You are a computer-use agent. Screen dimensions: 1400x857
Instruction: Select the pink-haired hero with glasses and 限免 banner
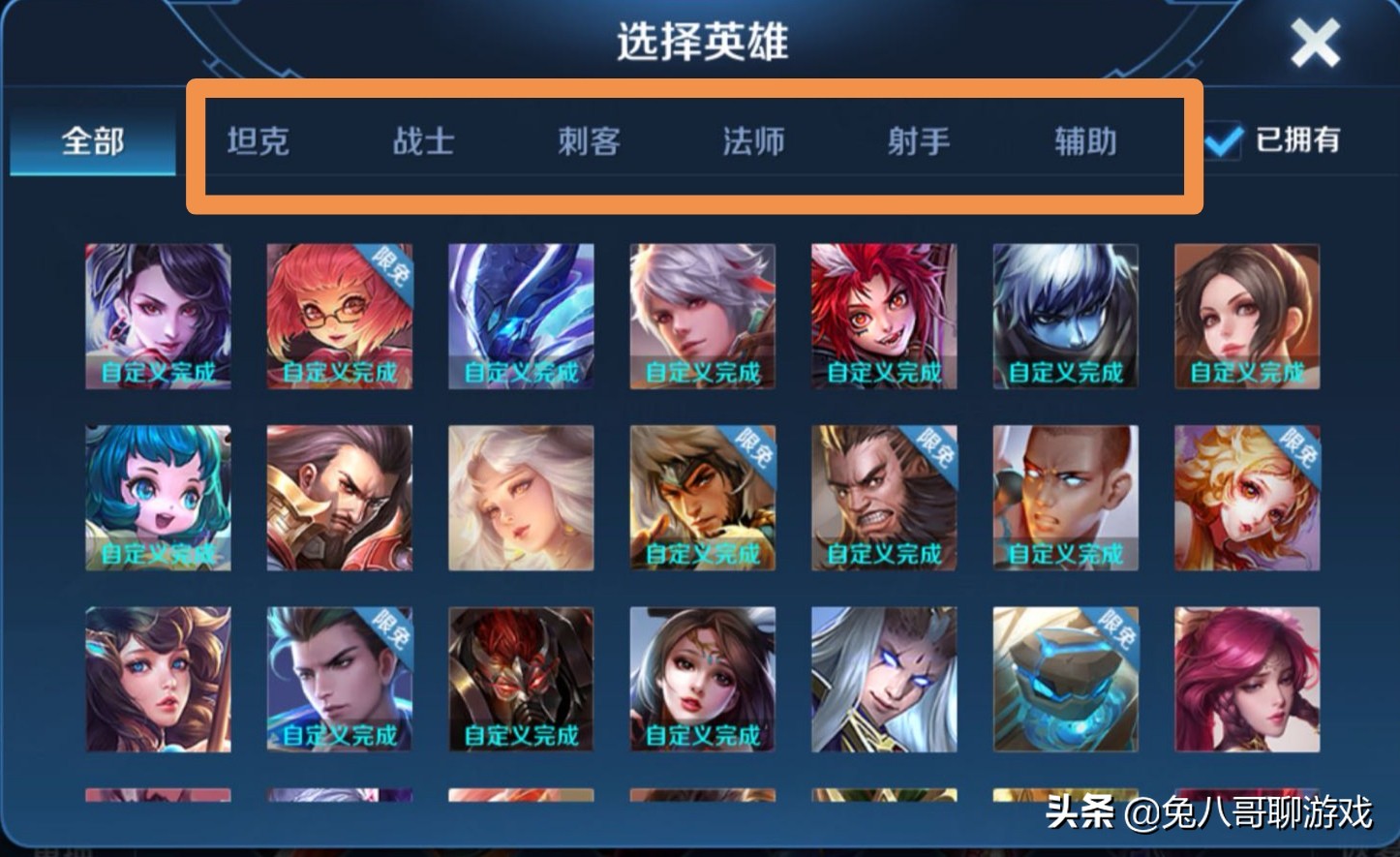pyautogui.click(x=340, y=315)
